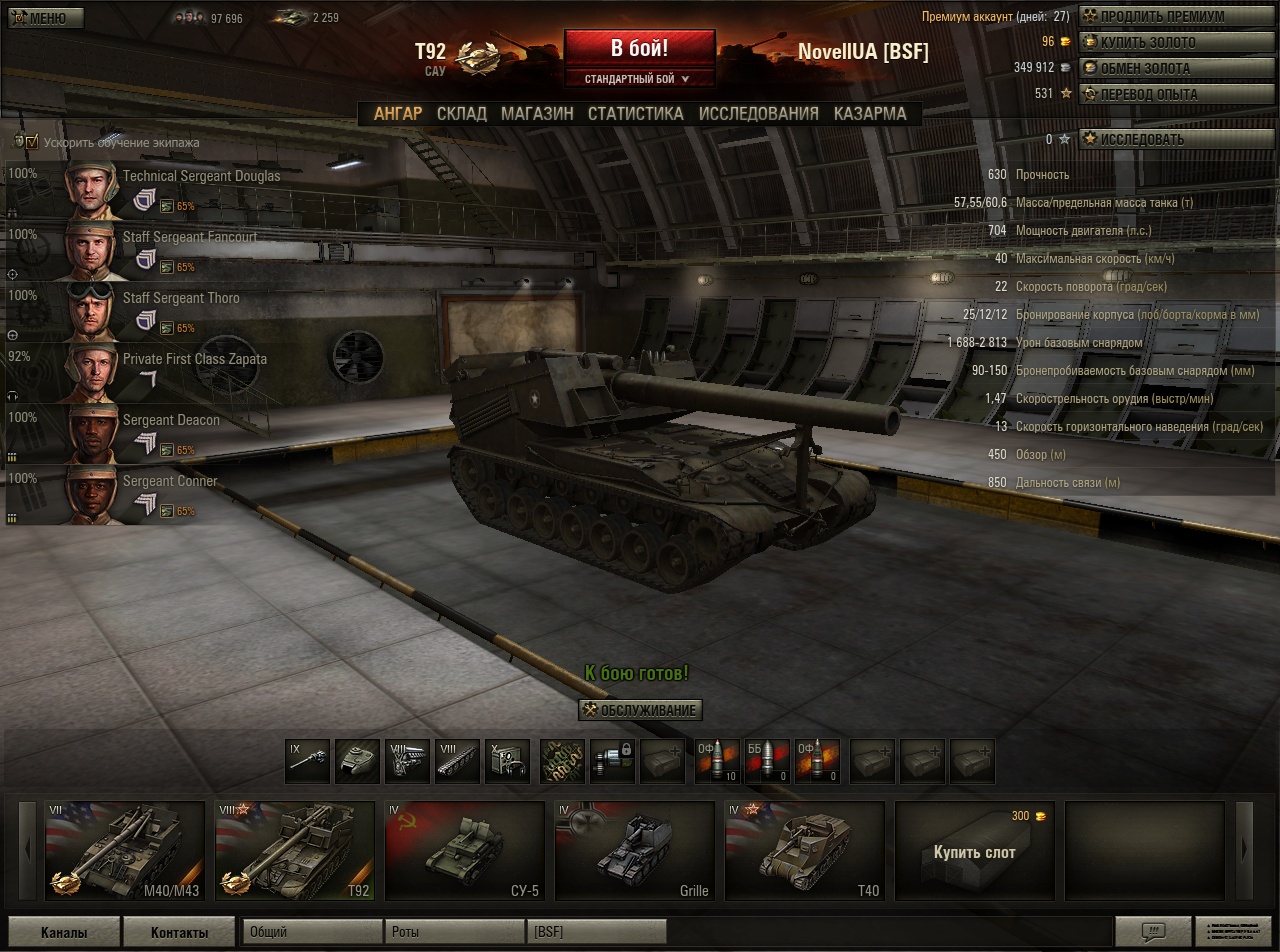The image size is (1280, 952).
Task: Open the МАГАЗИН tab
Action: pos(537,114)
